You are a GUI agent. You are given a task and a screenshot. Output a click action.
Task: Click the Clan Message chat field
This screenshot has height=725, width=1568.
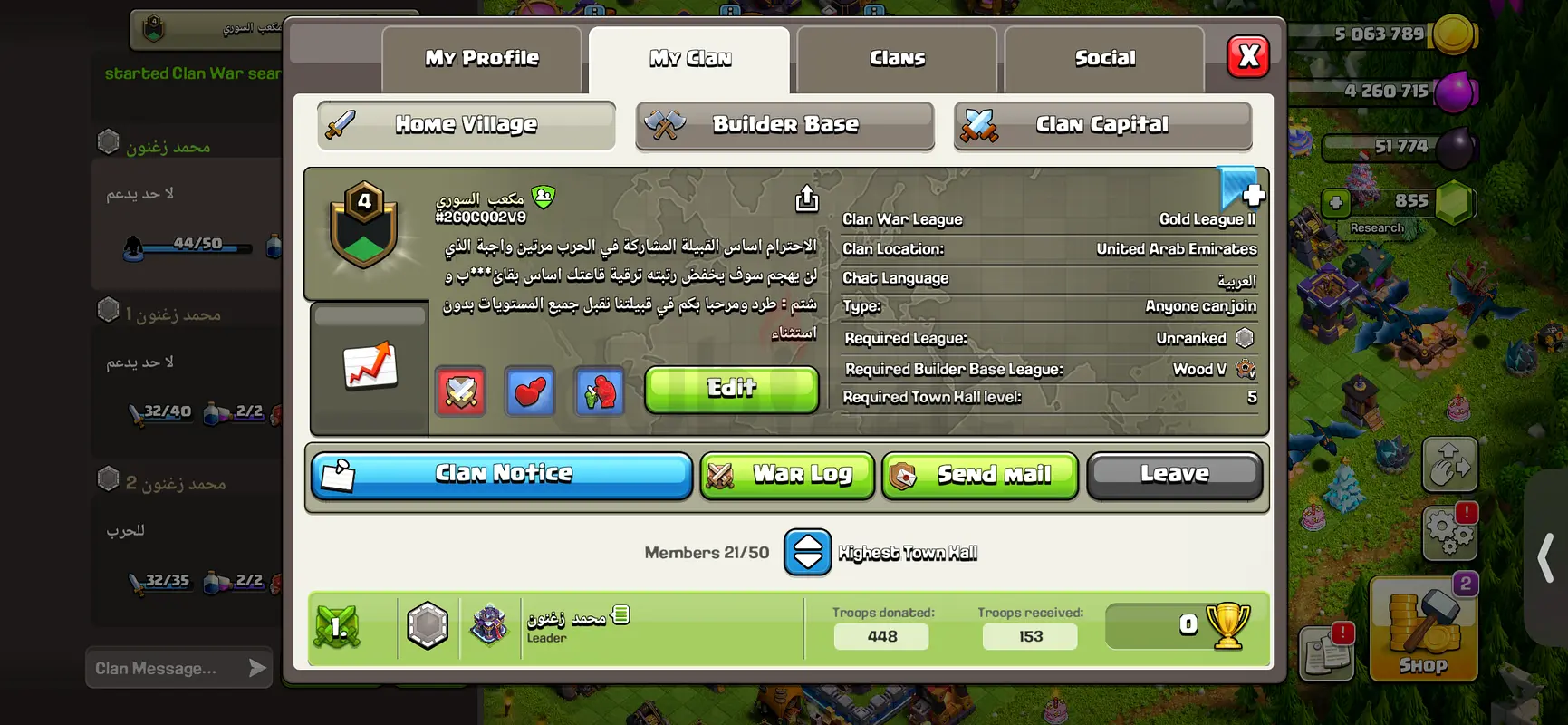[168, 669]
